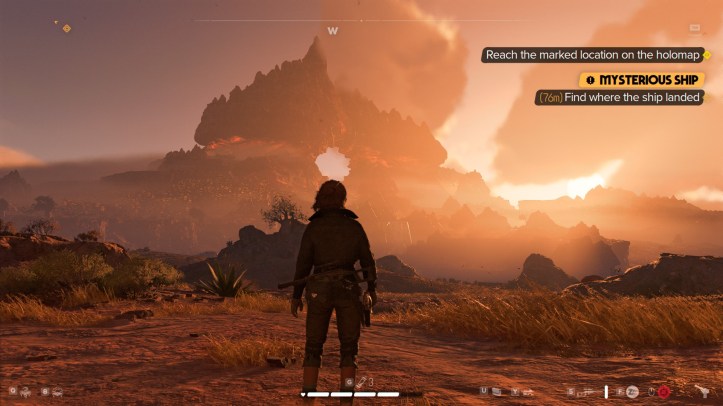The height and width of the screenshot is (406, 723).
Task: Activate the red circular ability icon
Action: (662, 391)
